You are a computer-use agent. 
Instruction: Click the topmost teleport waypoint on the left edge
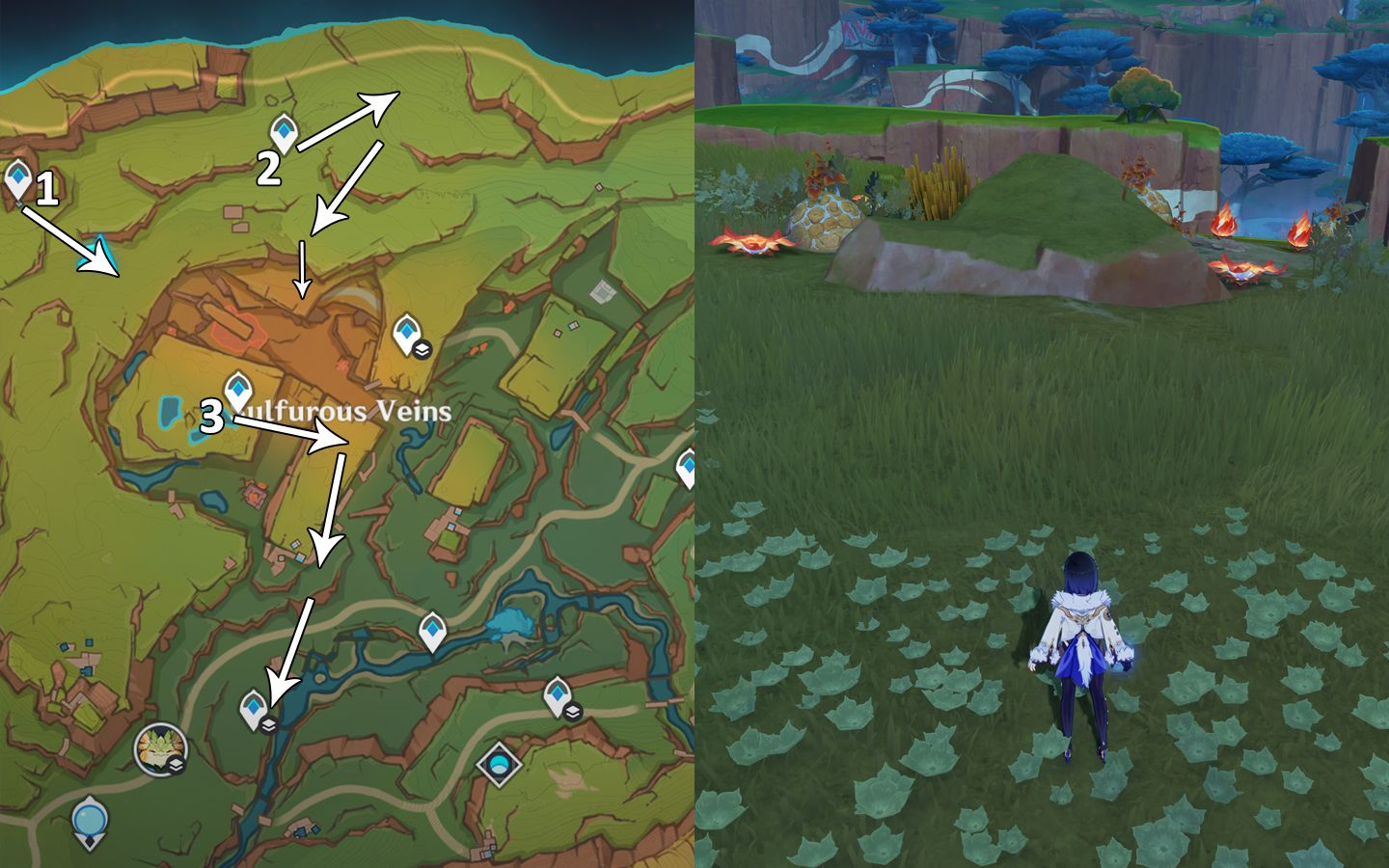point(17,176)
